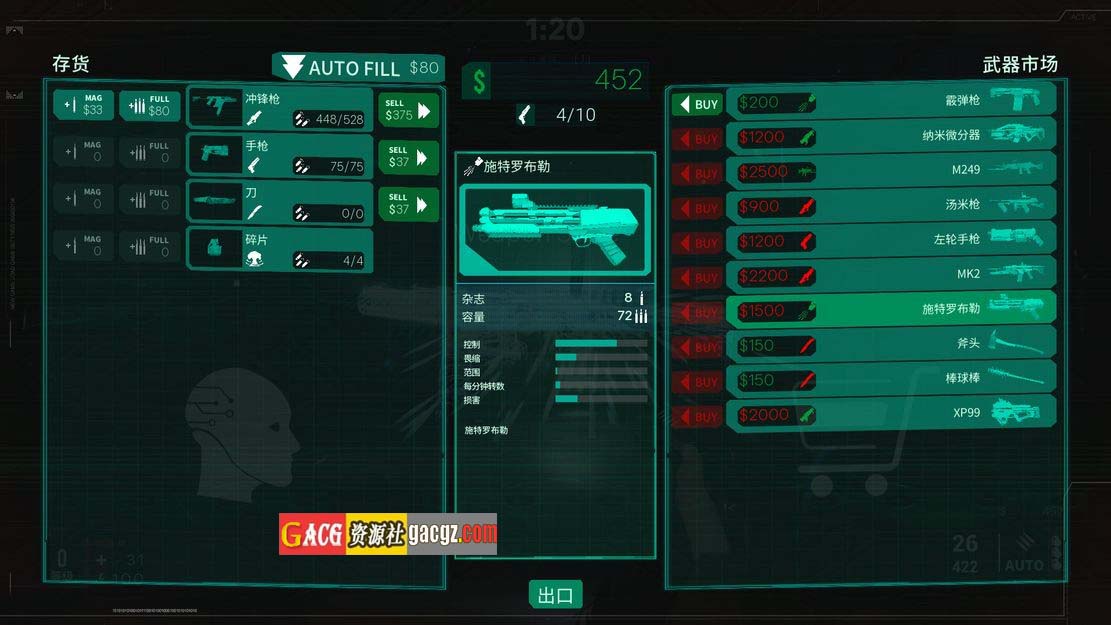Viewport: 1111px width, 625px height.
Task: Sell the 刀 for $37
Action: pyautogui.click(x=409, y=204)
